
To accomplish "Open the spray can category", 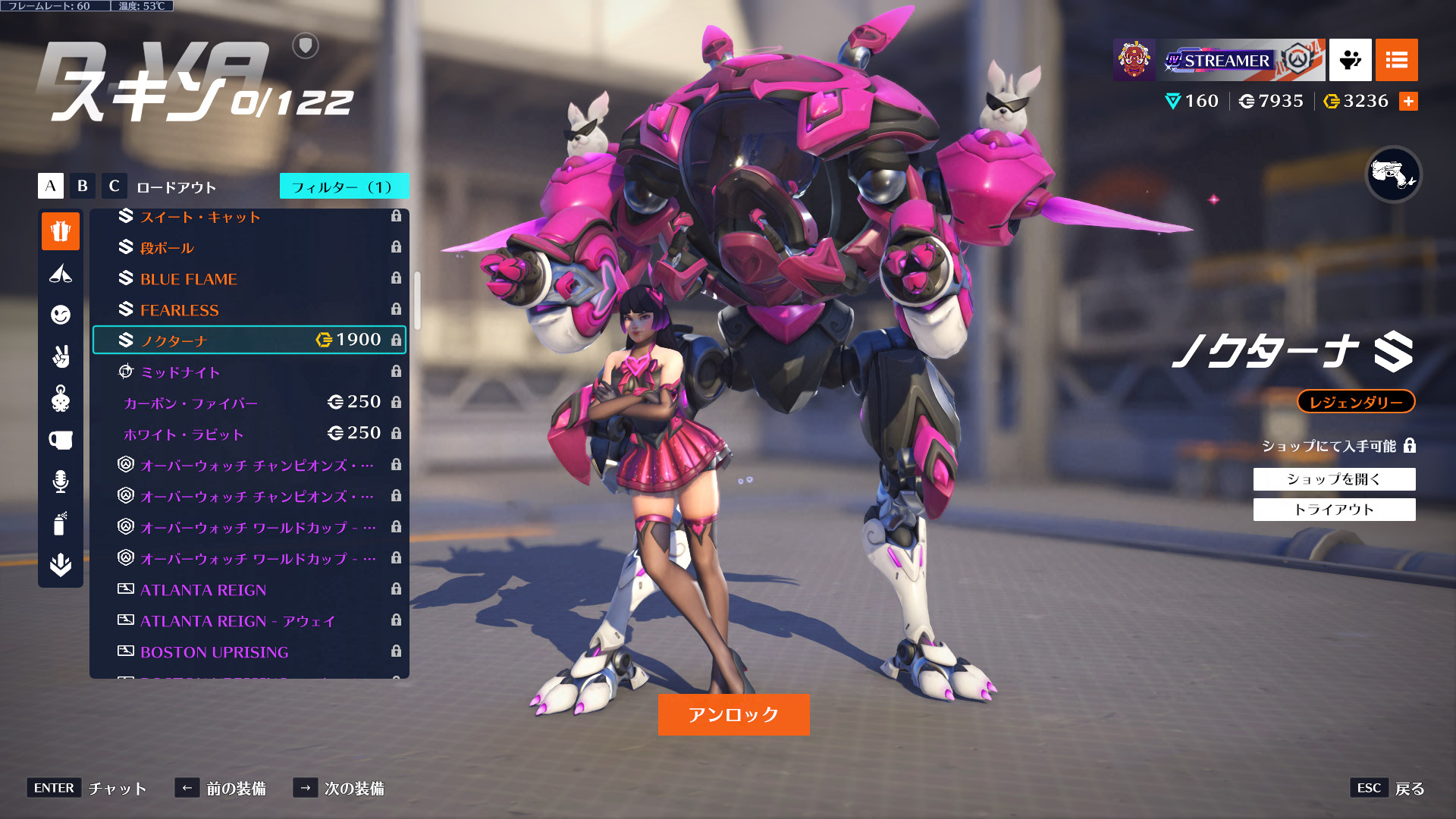I will pyautogui.click(x=61, y=523).
